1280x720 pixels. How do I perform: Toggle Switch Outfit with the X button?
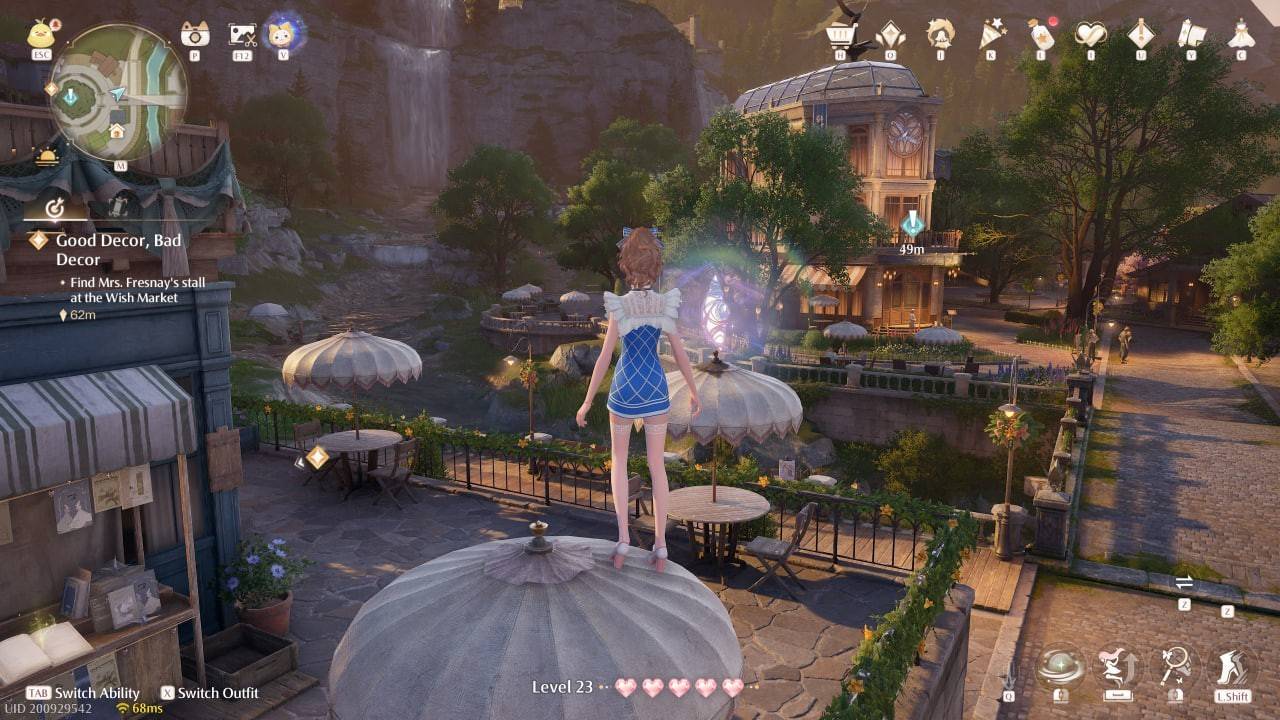point(165,693)
